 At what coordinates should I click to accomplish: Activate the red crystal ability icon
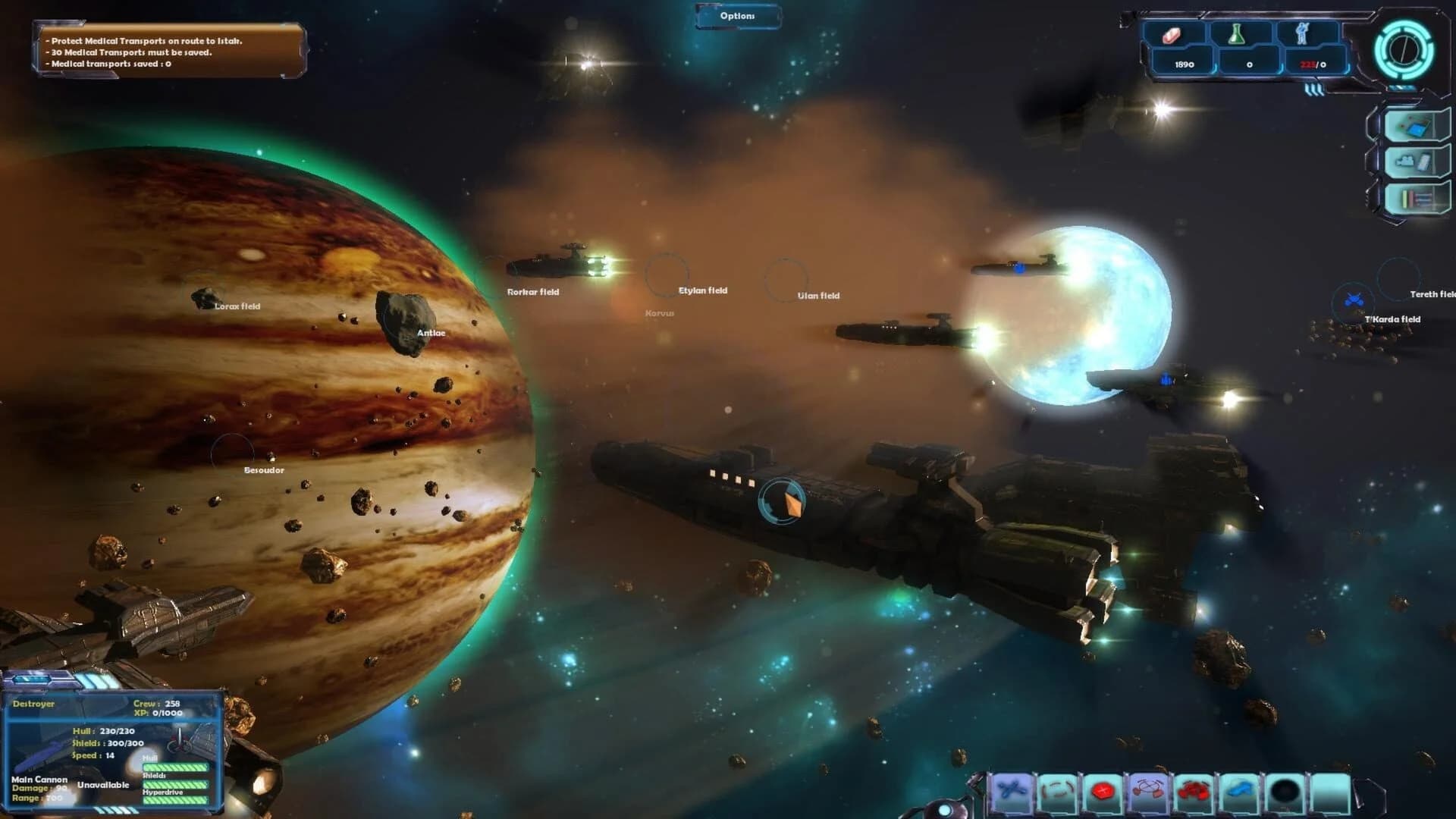point(1103,789)
